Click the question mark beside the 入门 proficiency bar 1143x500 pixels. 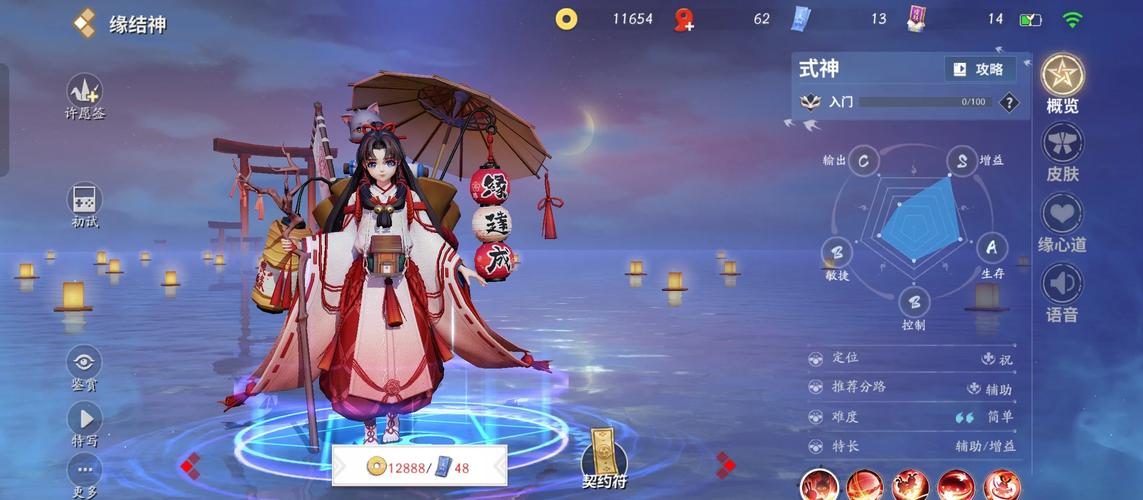[1009, 102]
